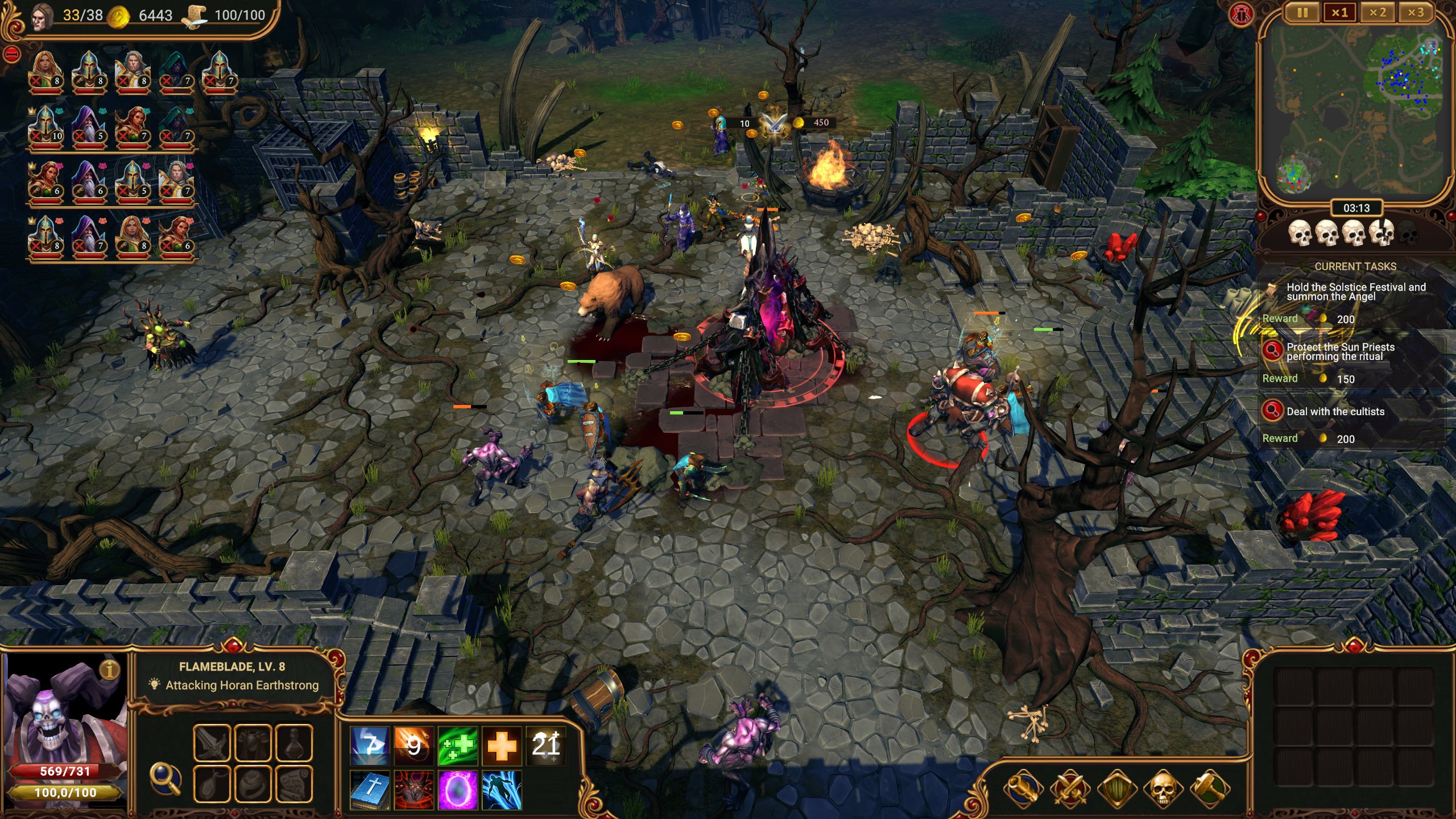Set game speed to x3
1456x819 pixels.
pos(1416,13)
